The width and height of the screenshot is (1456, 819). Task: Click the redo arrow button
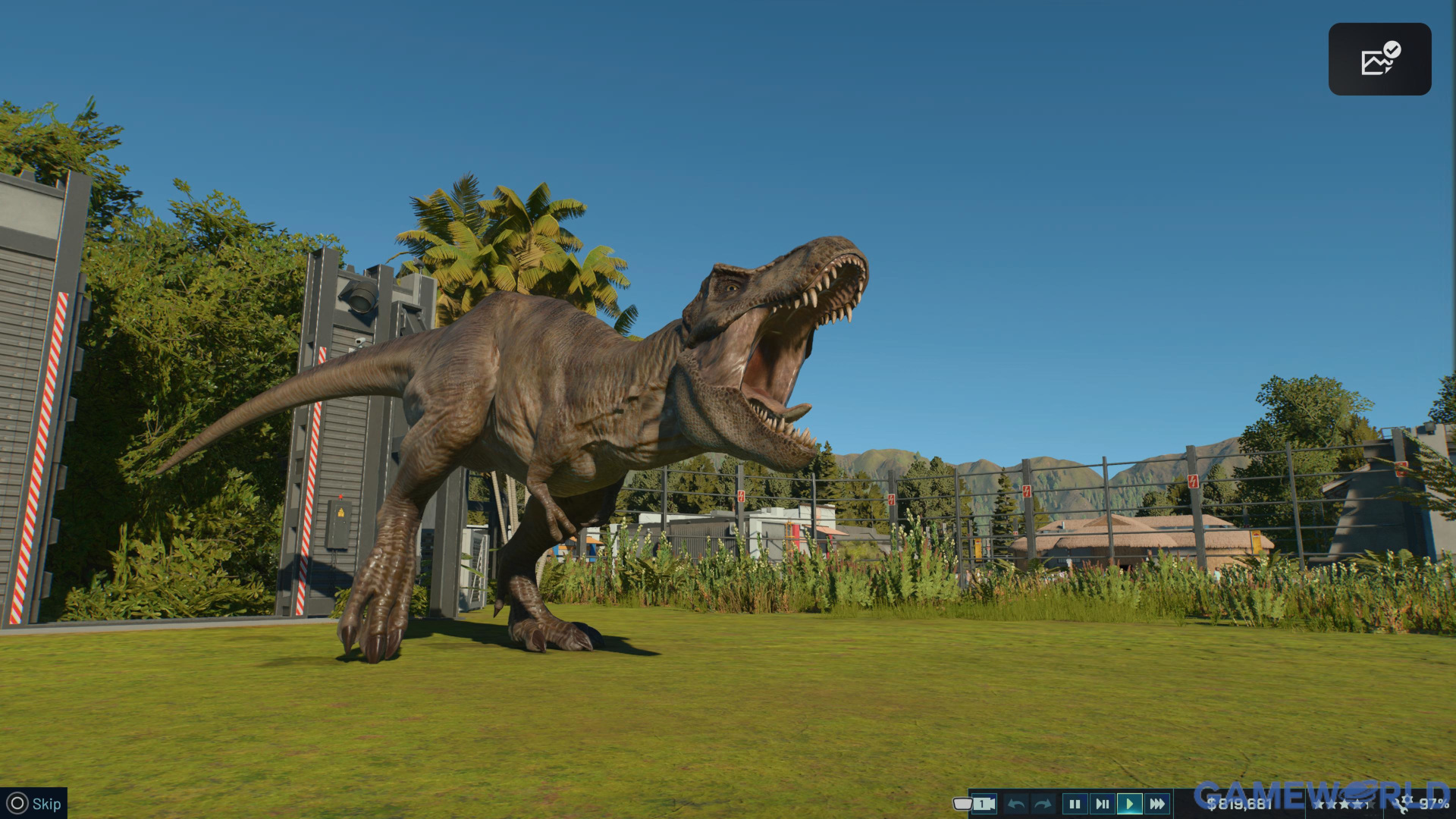pyautogui.click(x=1043, y=804)
